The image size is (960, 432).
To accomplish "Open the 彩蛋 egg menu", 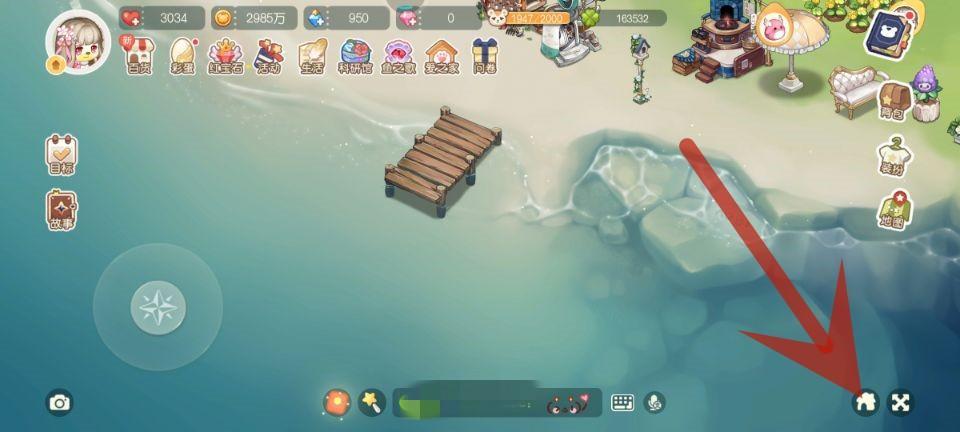I will 182,56.
